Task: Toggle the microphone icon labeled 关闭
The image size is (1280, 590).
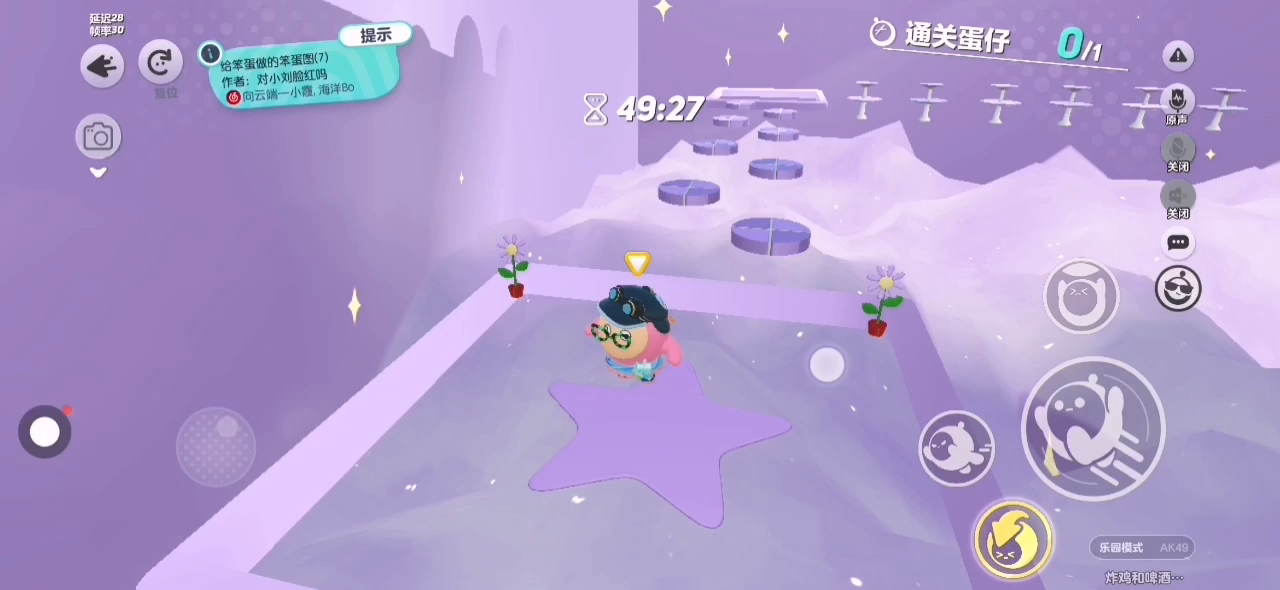Action: 1177,148
